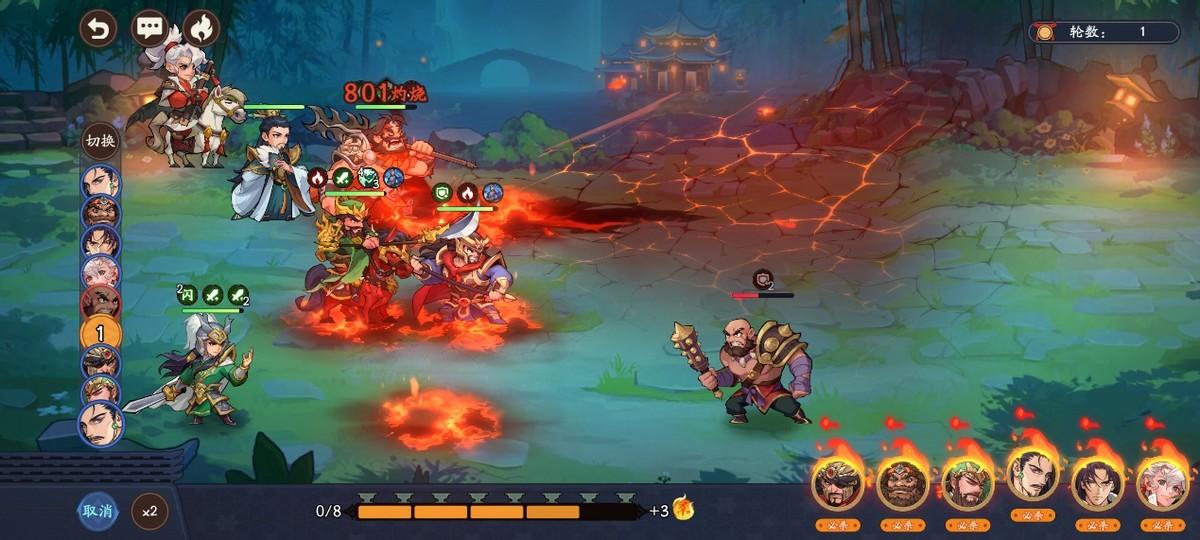Open the chat speech-bubble button
The height and width of the screenshot is (540, 1200).
(150, 28)
